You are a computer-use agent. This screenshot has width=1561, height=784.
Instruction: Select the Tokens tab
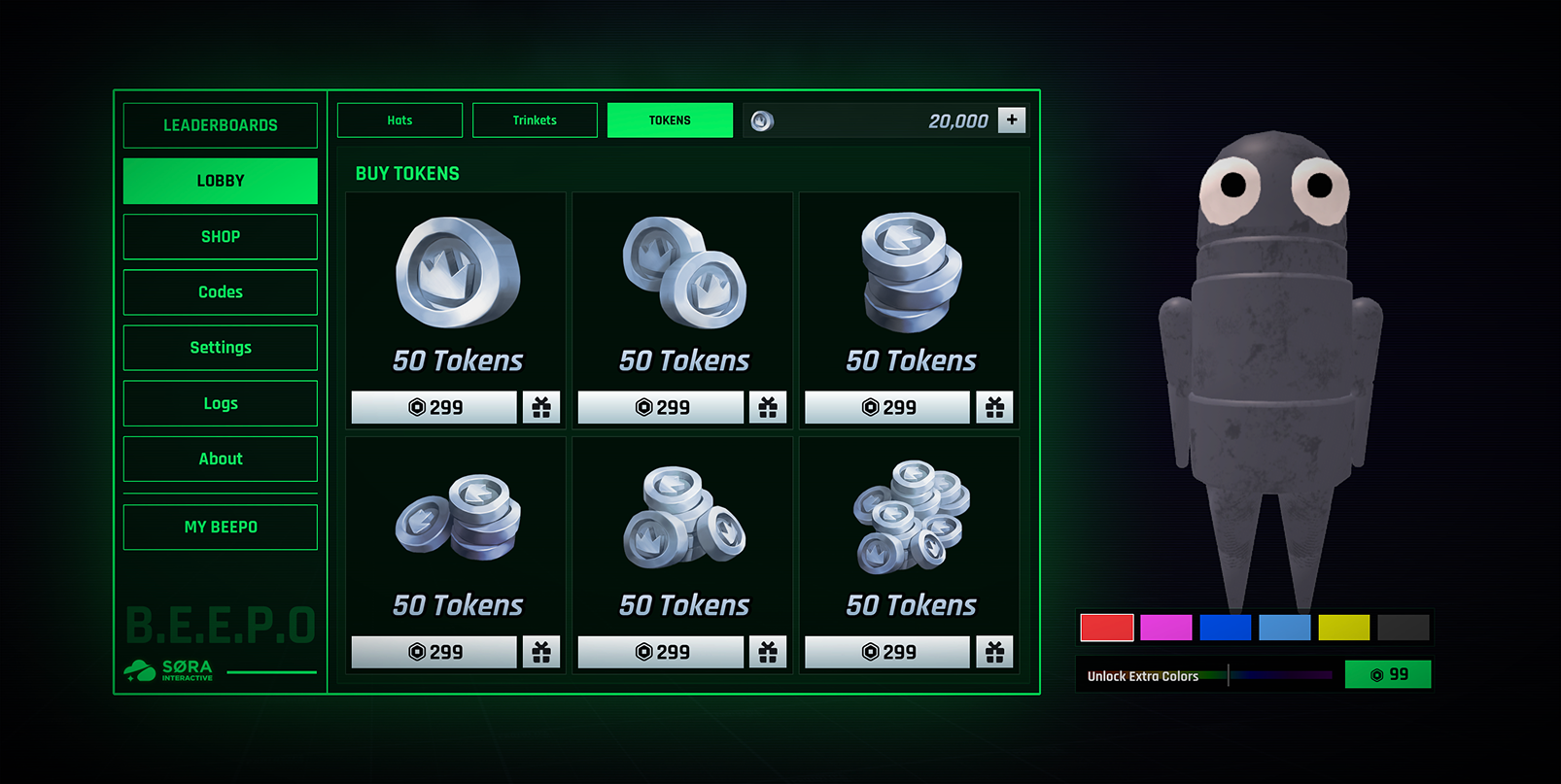670,120
